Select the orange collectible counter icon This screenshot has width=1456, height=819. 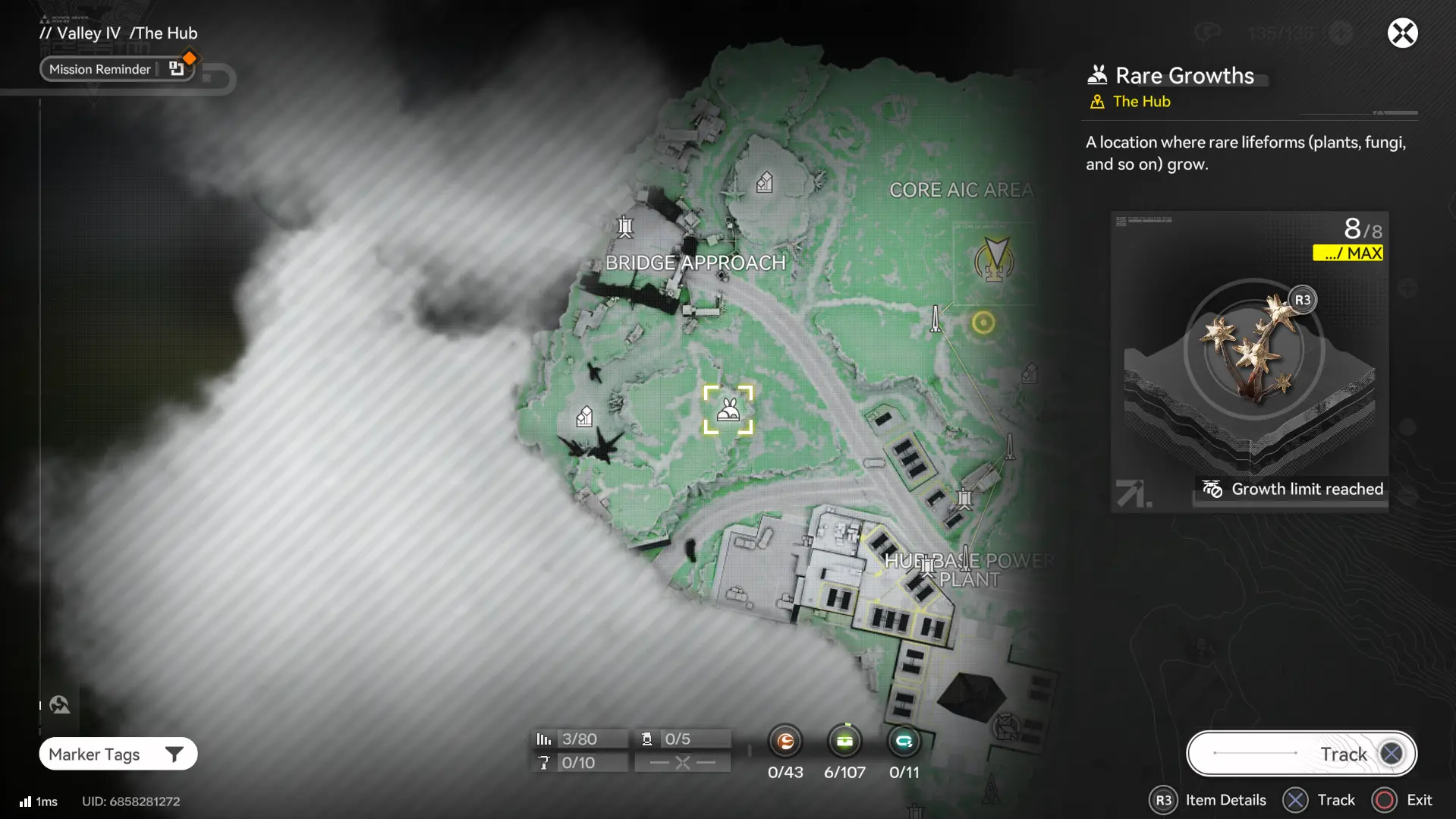pos(785,741)
